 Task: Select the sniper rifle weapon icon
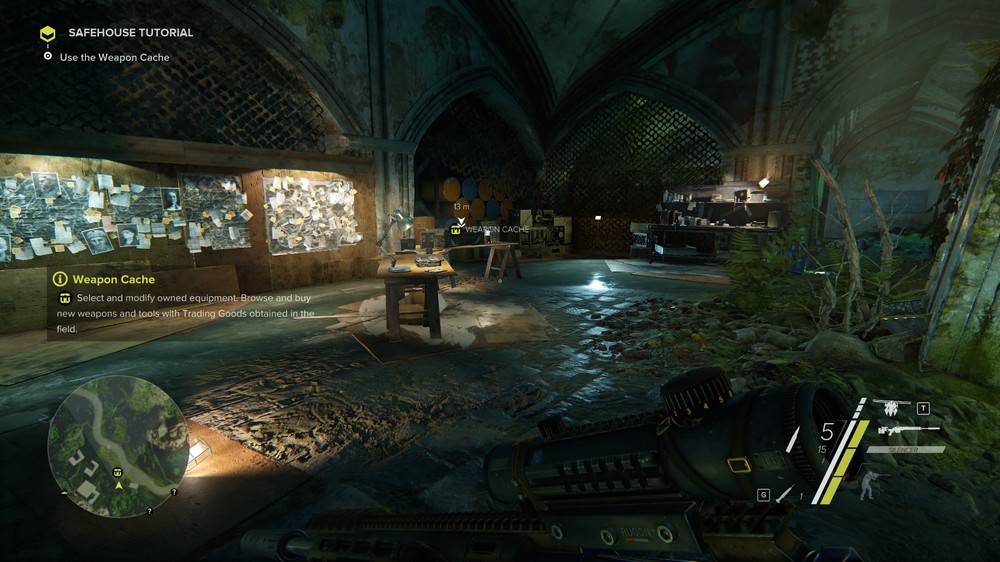pos(907,430)
